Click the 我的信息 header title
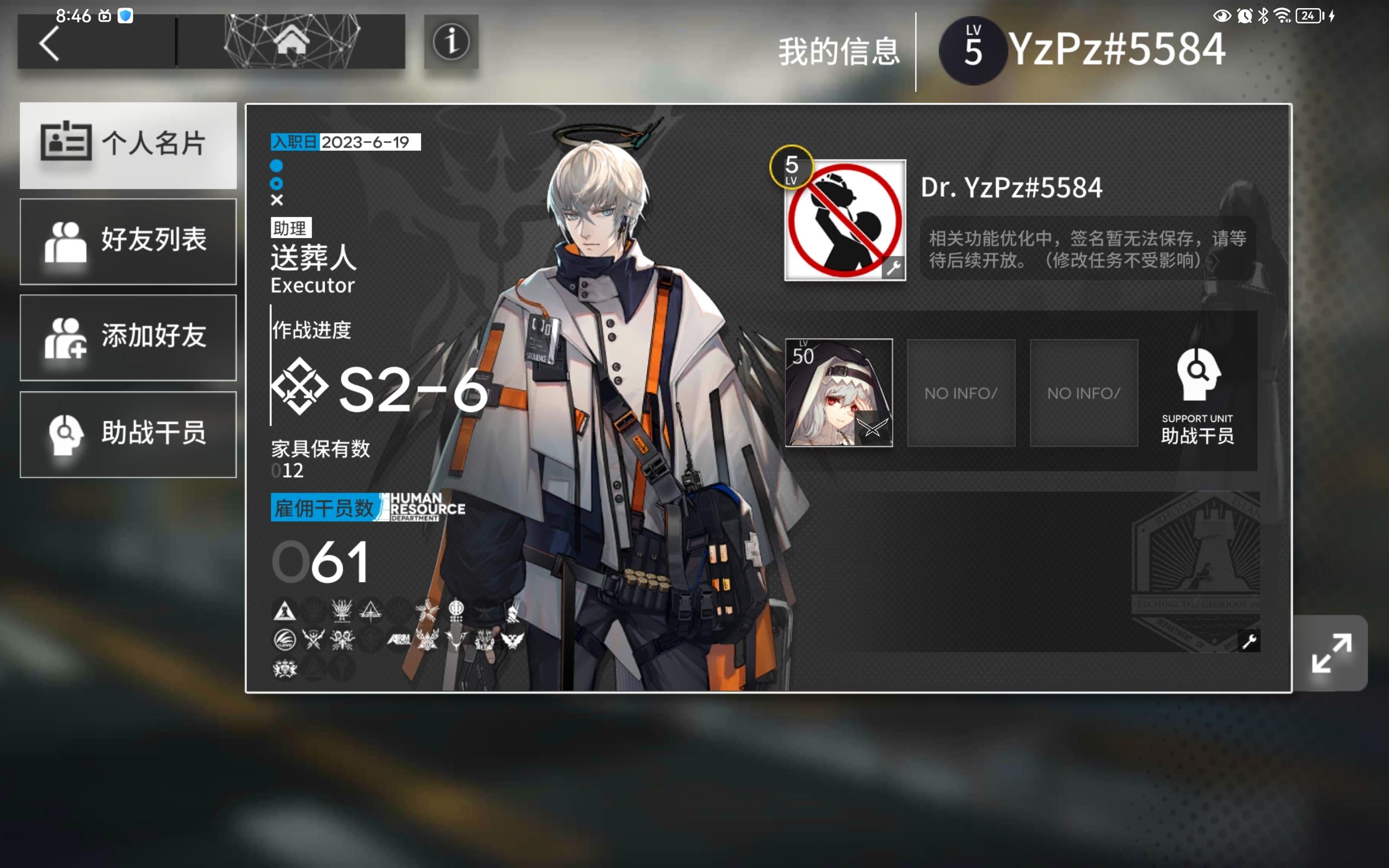 [839, 52]
